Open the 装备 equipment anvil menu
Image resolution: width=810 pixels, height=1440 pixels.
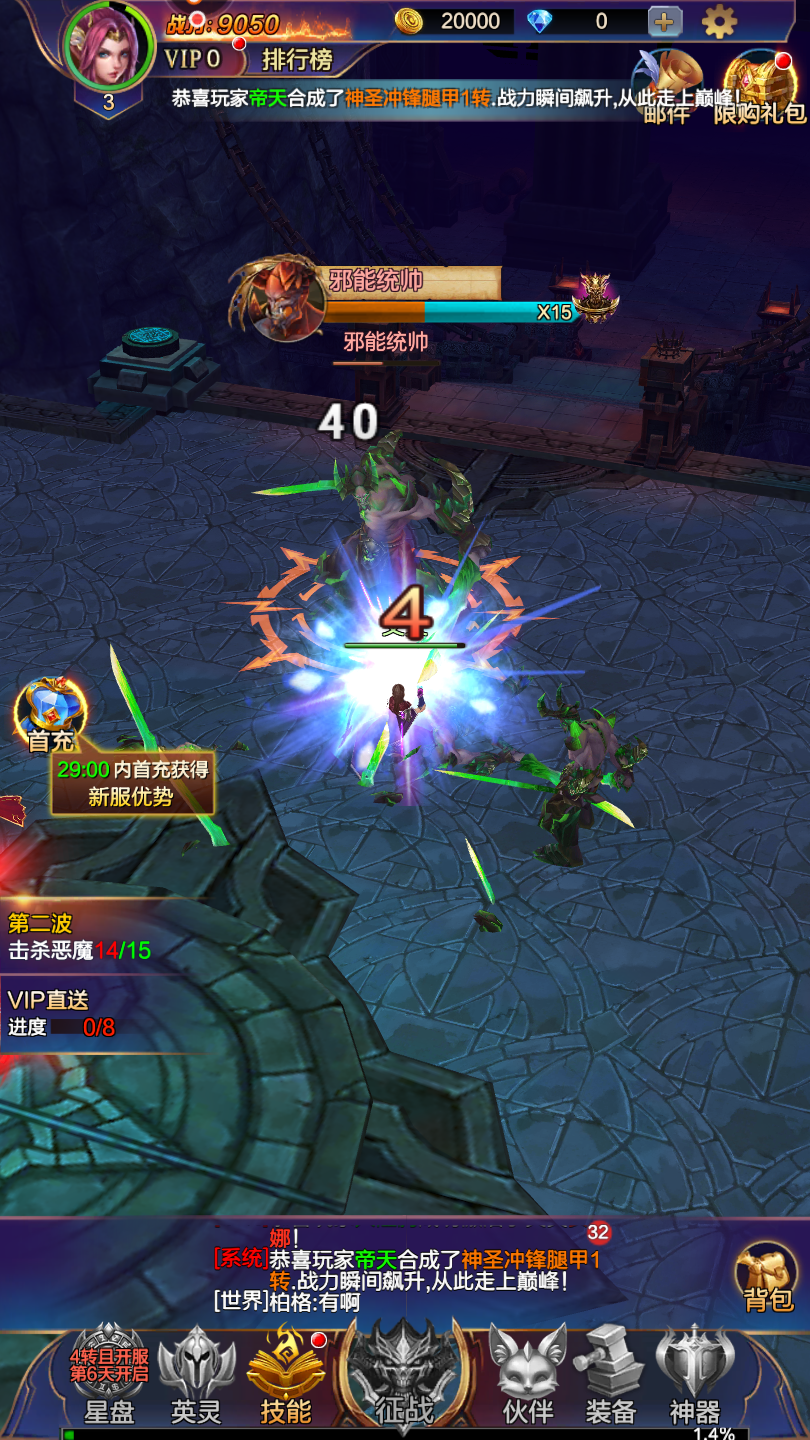611,1372
